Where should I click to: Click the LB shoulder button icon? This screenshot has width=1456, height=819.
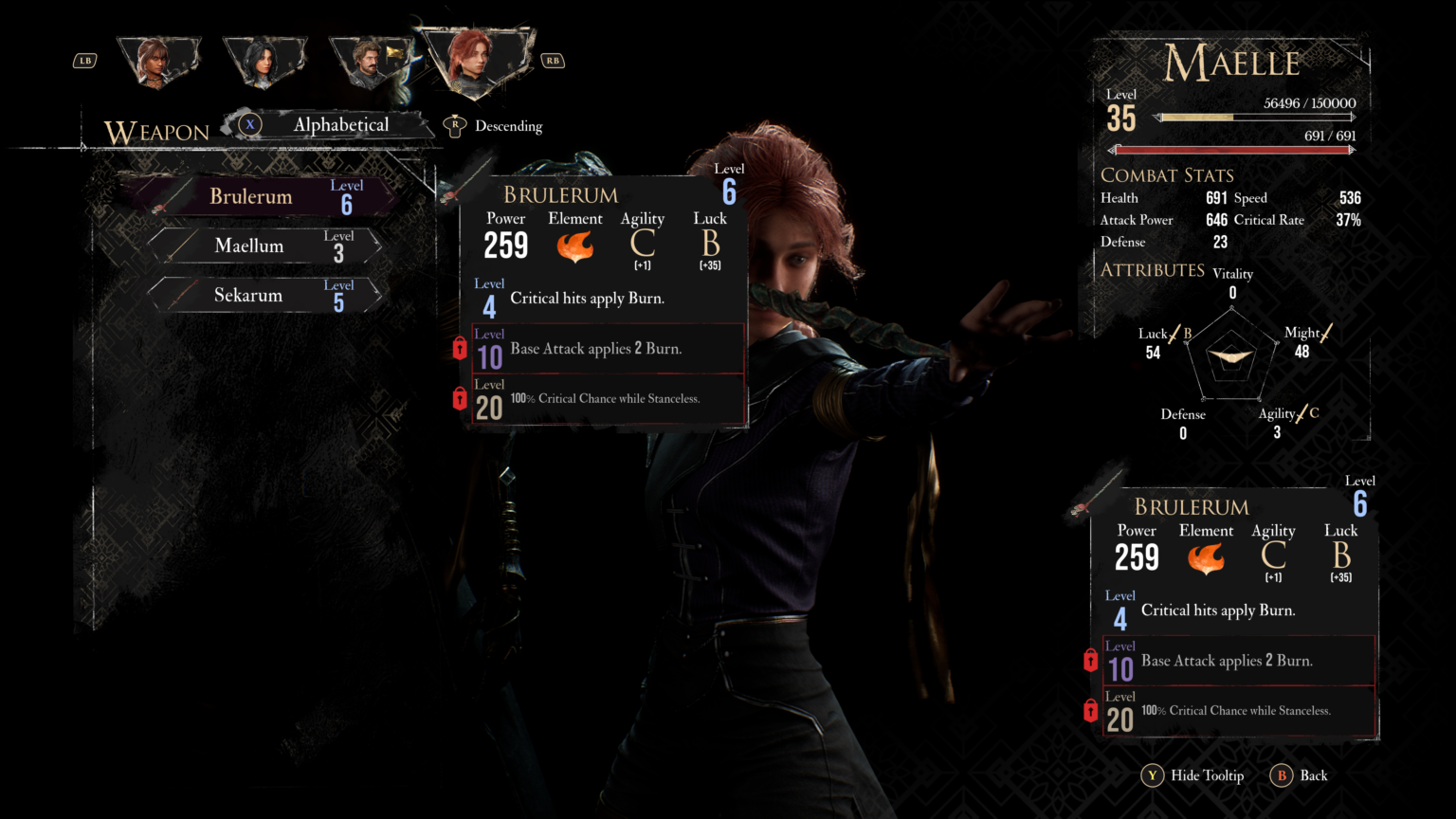pos(84,60)
